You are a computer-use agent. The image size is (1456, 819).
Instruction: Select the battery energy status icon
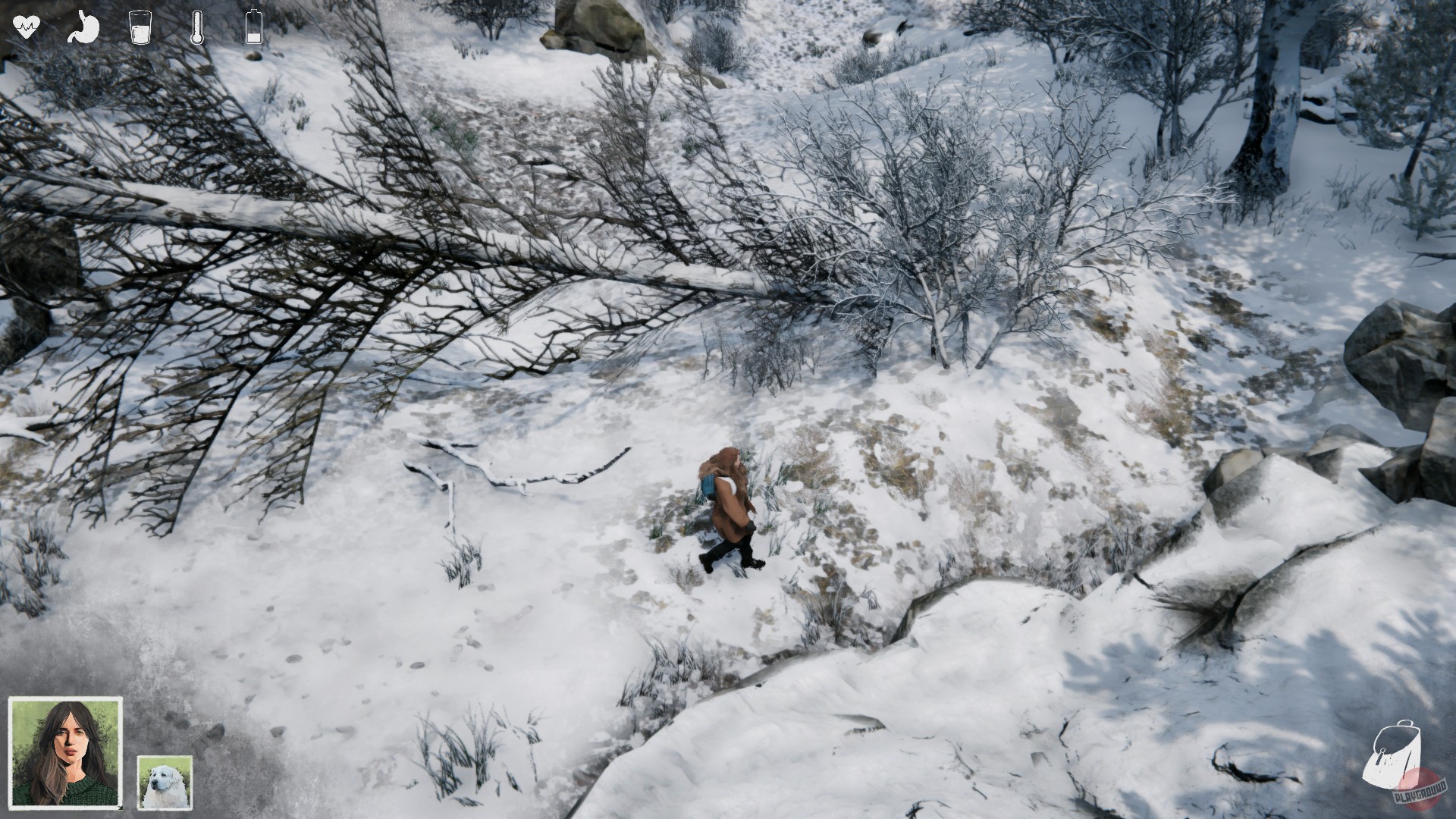tap(253, 28)
